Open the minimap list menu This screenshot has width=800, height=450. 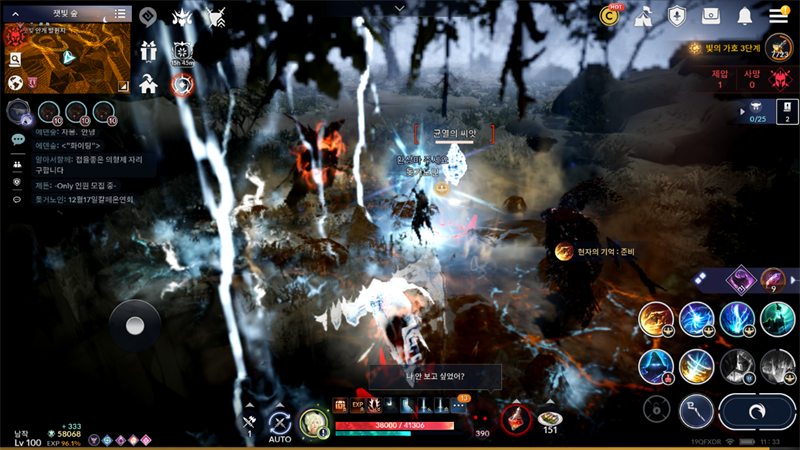120,14
